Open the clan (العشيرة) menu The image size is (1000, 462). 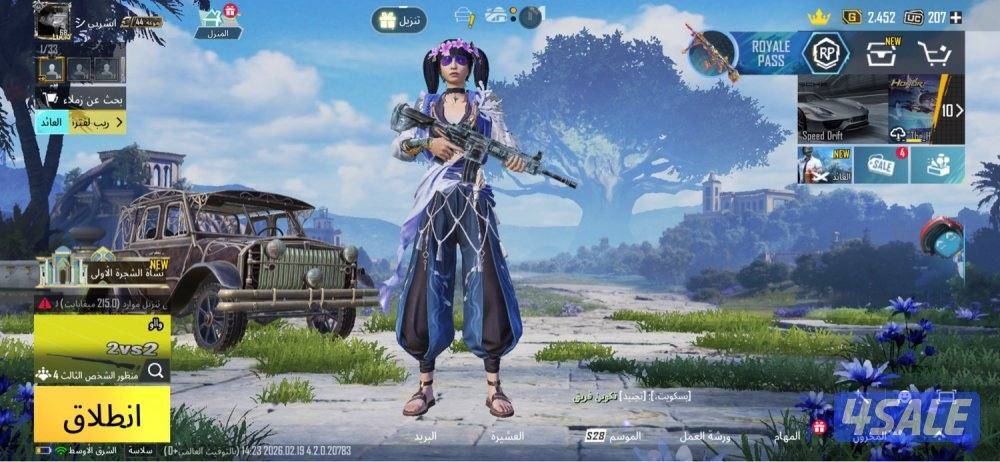click(507, 437)
